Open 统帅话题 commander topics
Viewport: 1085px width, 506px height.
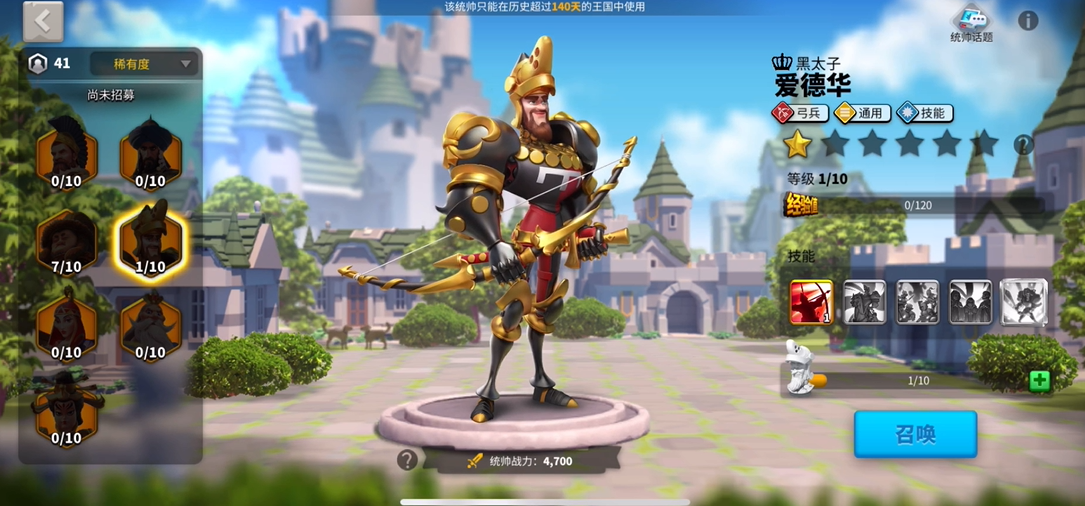coord(971,24)
